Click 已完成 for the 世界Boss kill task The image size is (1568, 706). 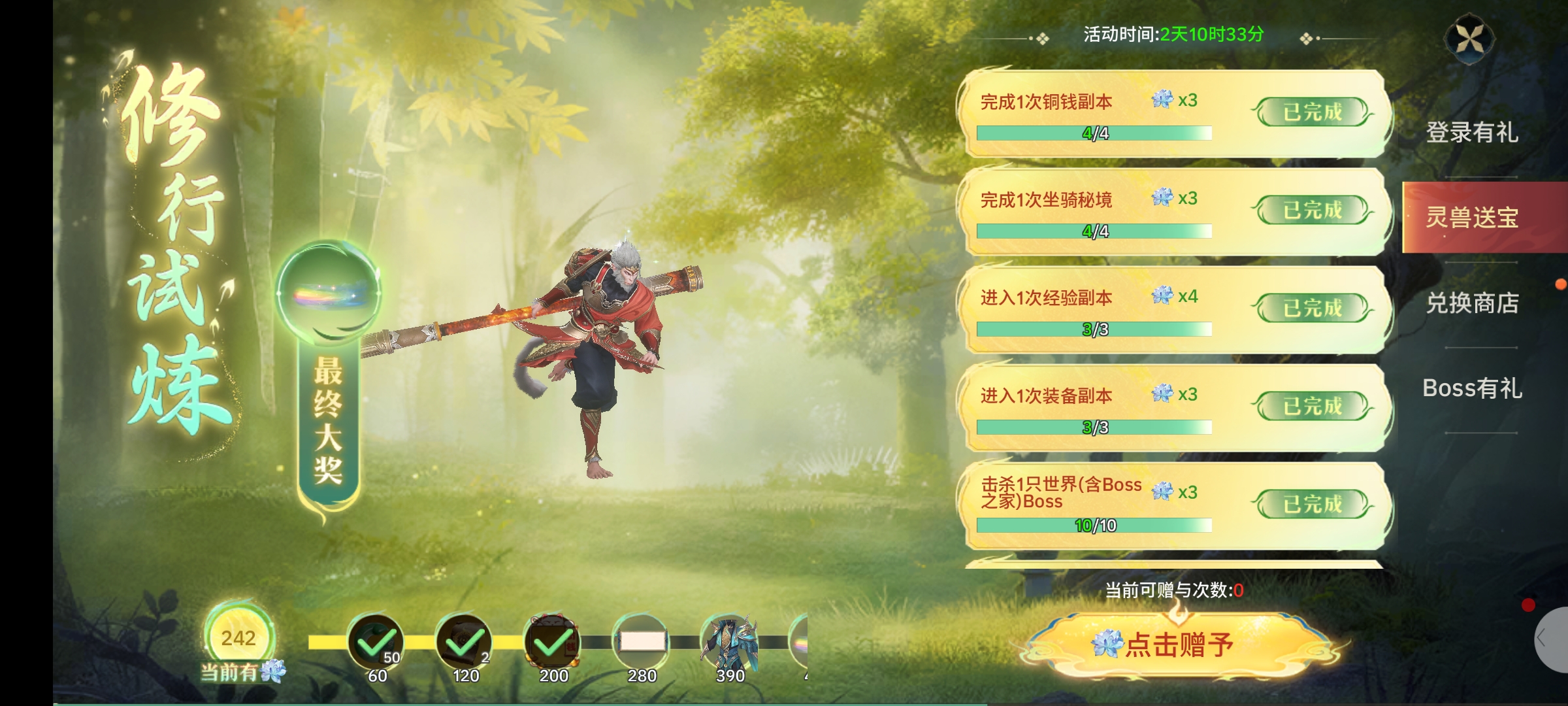[1312, 505]
